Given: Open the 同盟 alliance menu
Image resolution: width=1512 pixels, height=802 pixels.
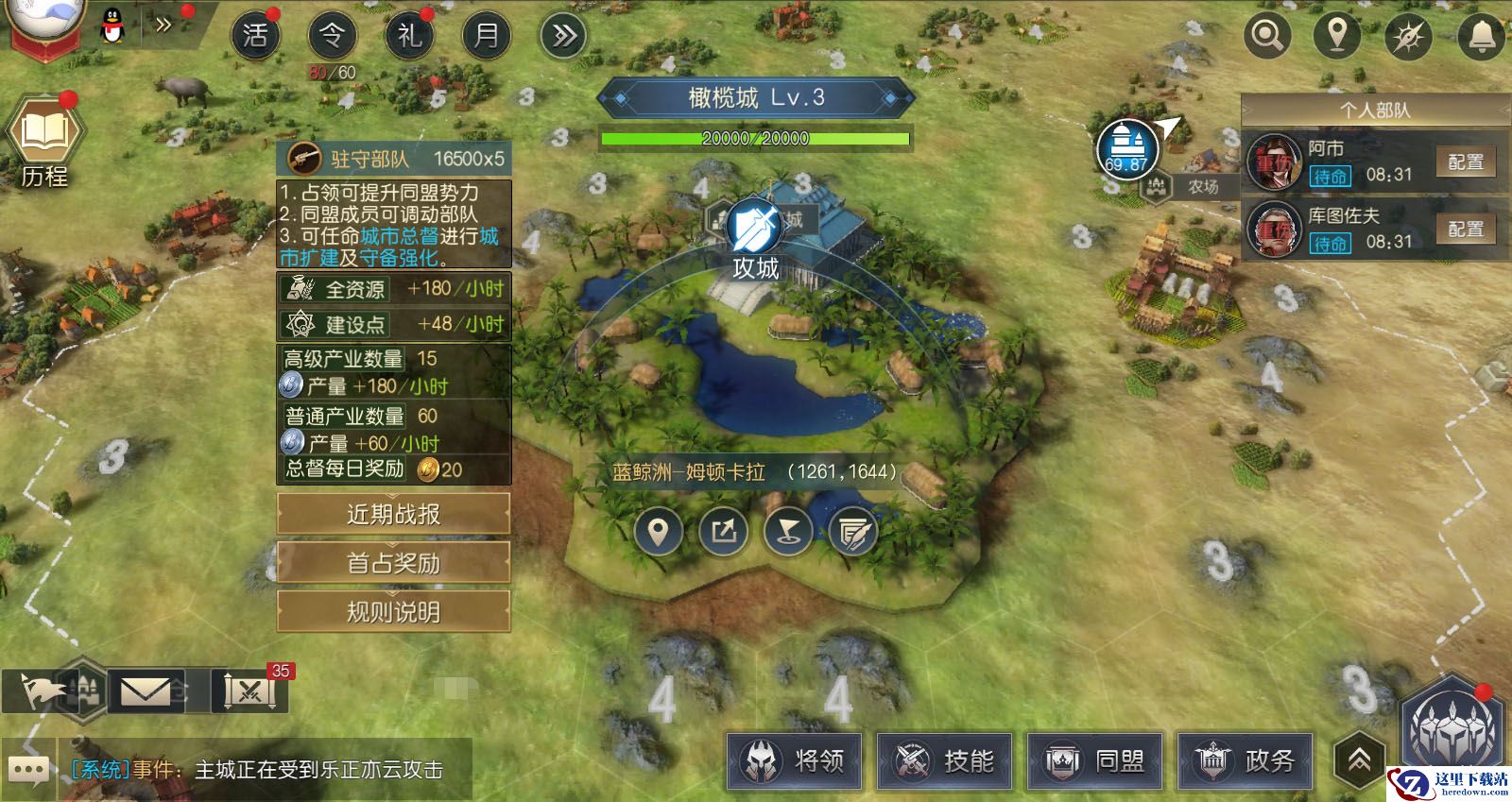Looking at the screenshot, I should [1095, 760].
